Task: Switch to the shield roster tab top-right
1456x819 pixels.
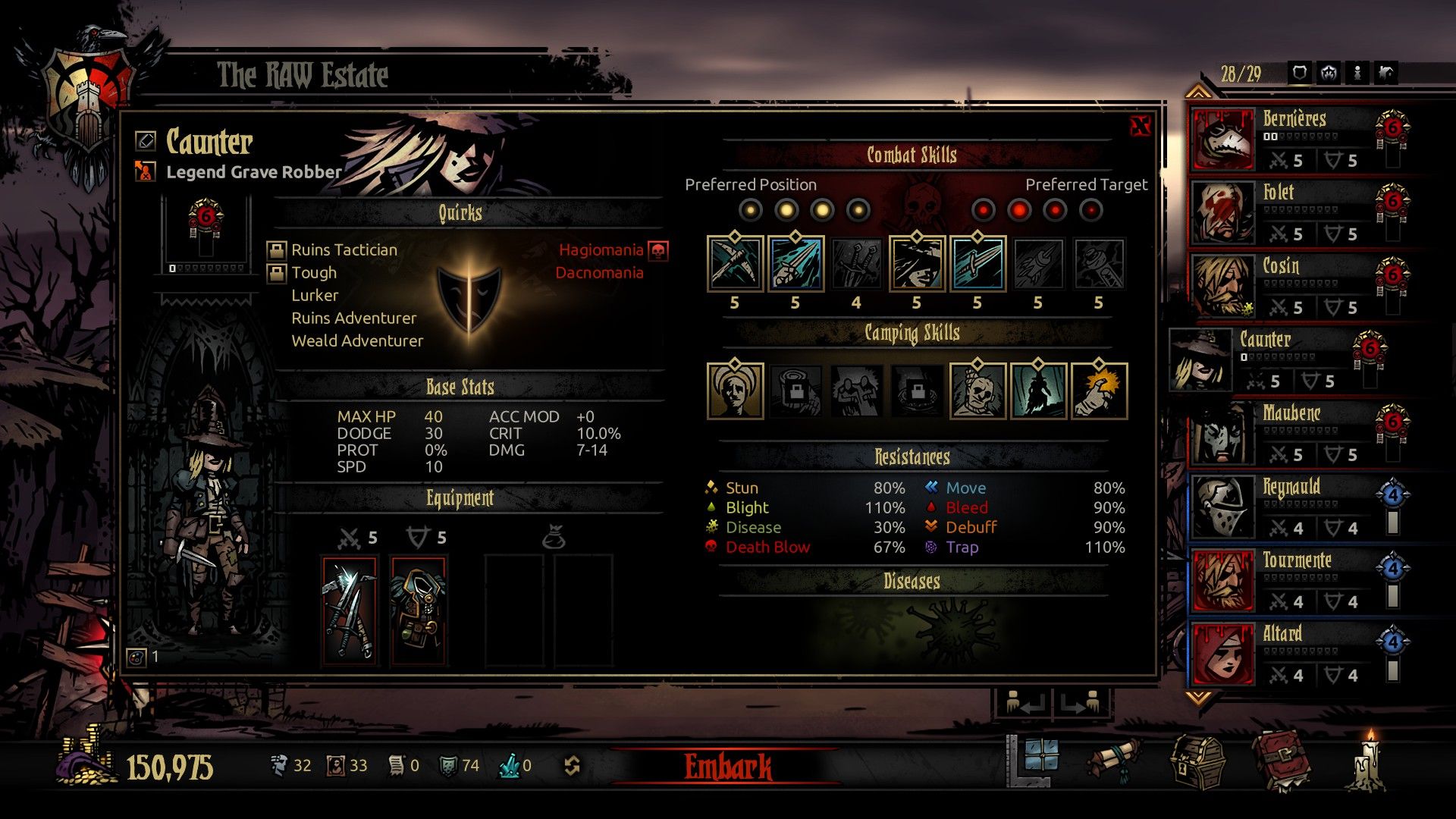Action: coord(1300,74)
